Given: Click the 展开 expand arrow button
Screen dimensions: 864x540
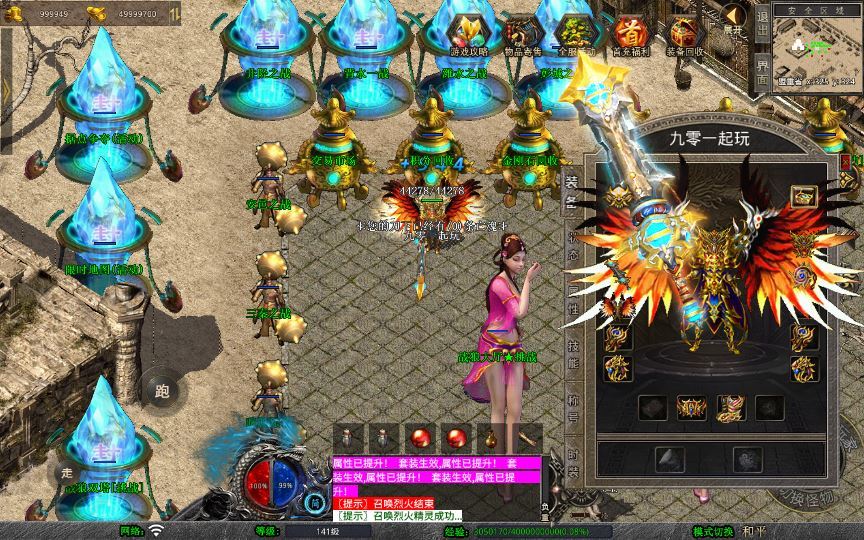Looking at the screenshot, I should (734, 18).
